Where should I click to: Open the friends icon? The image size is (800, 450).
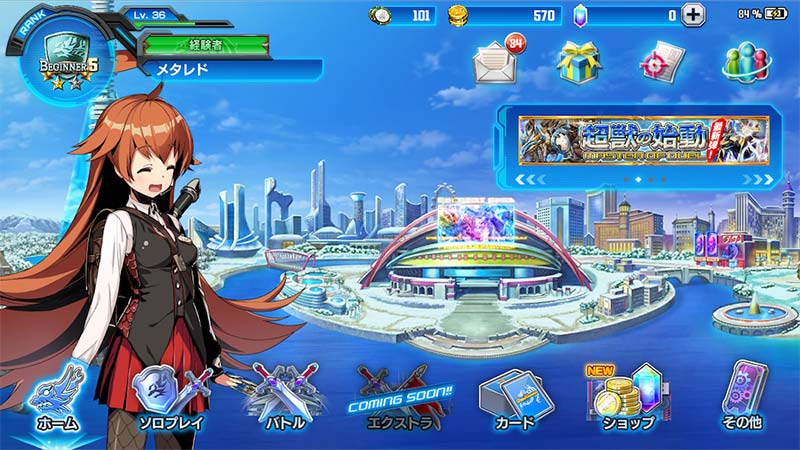(745, 63)
